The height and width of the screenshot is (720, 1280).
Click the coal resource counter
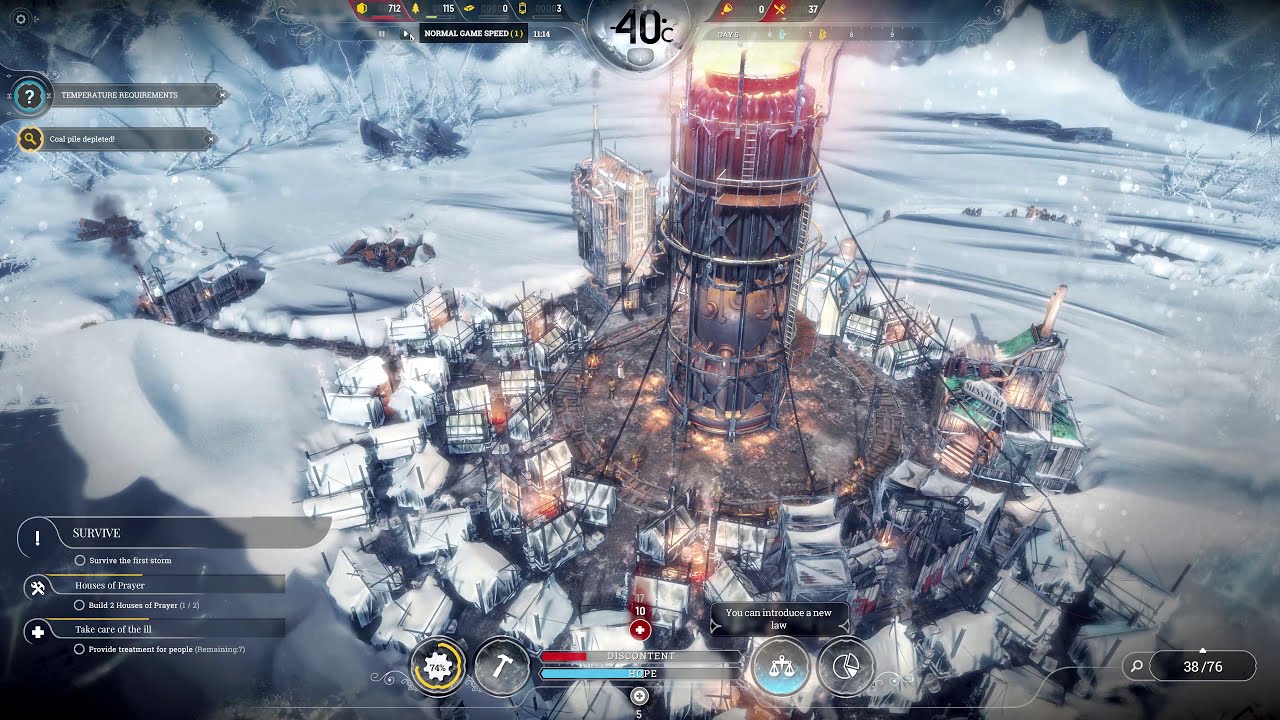(381, 9)
